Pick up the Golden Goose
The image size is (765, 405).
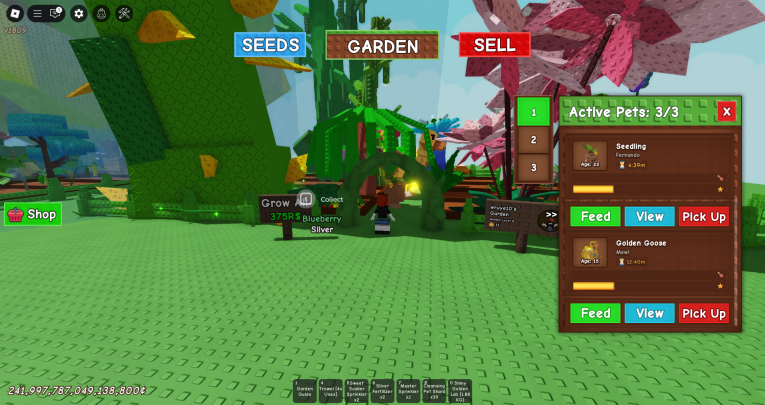pyautogui.click(x=704, y=313)
